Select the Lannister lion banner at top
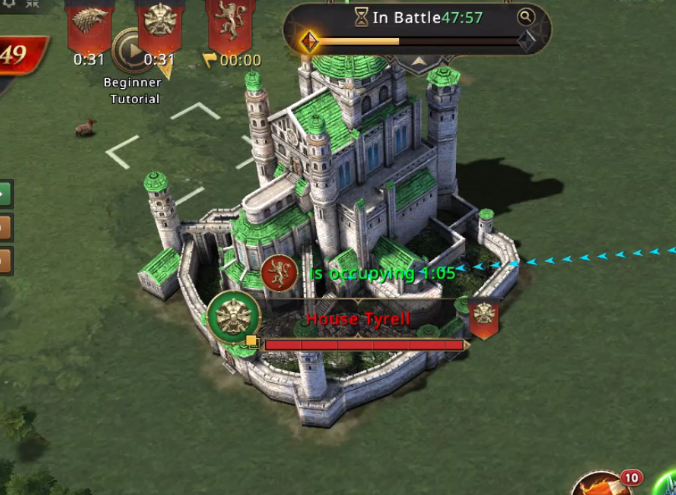Screen dimensions: 676x495 pos(230,22)
